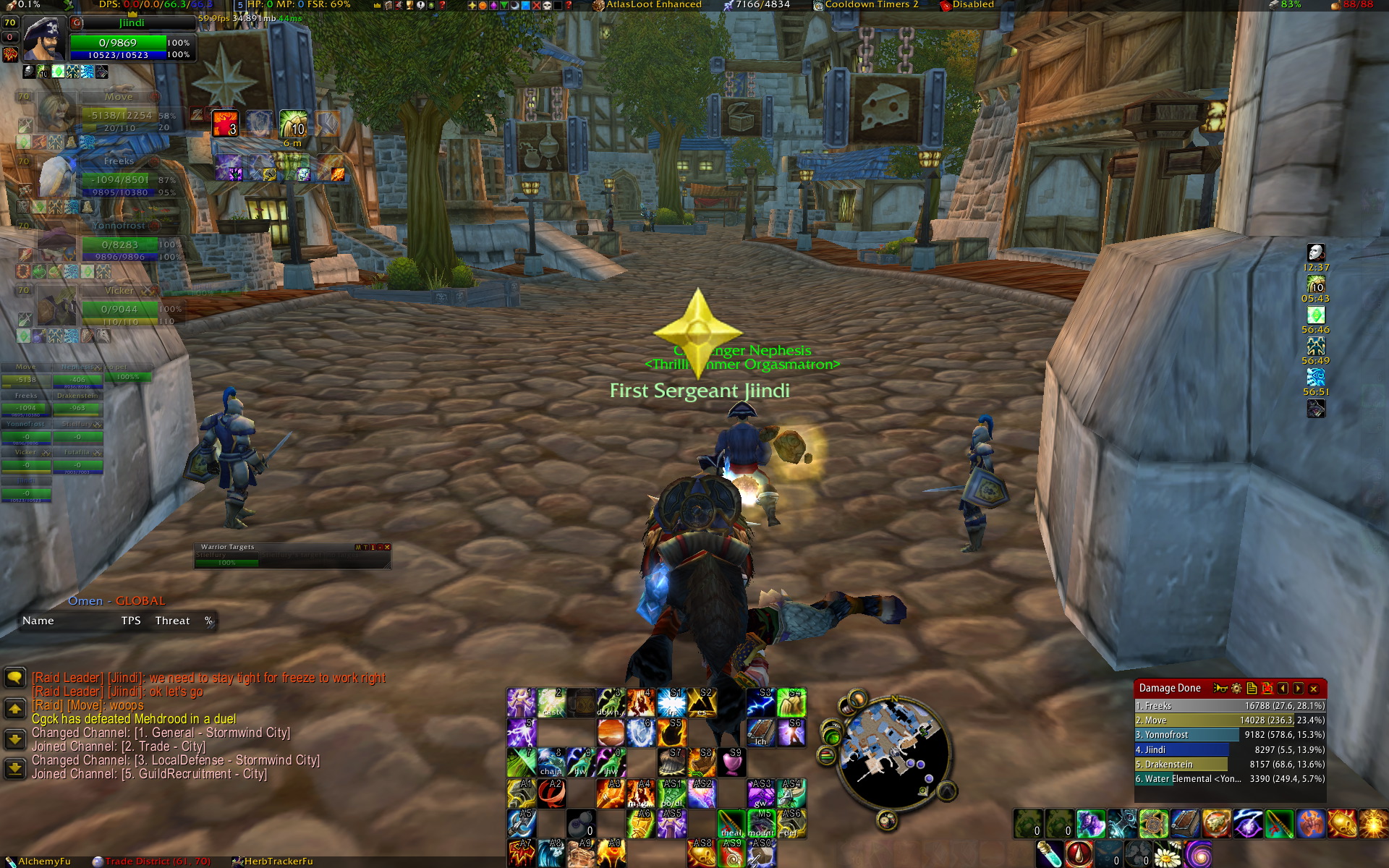Viewport: 1389px width, 868px height.
Task: Activate the mount ability button
Action: point(761,823)
